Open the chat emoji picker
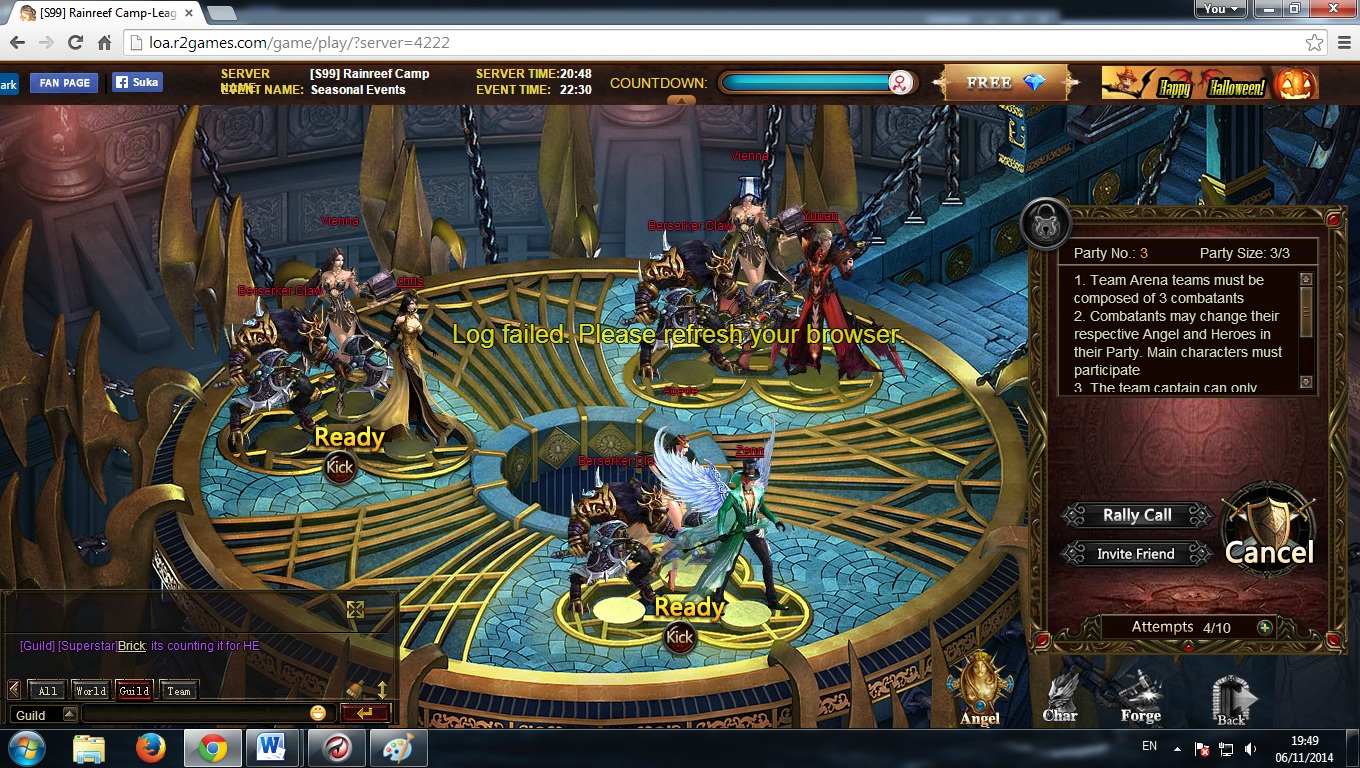Screen dimensions: 1360x768 coord(318,713)
